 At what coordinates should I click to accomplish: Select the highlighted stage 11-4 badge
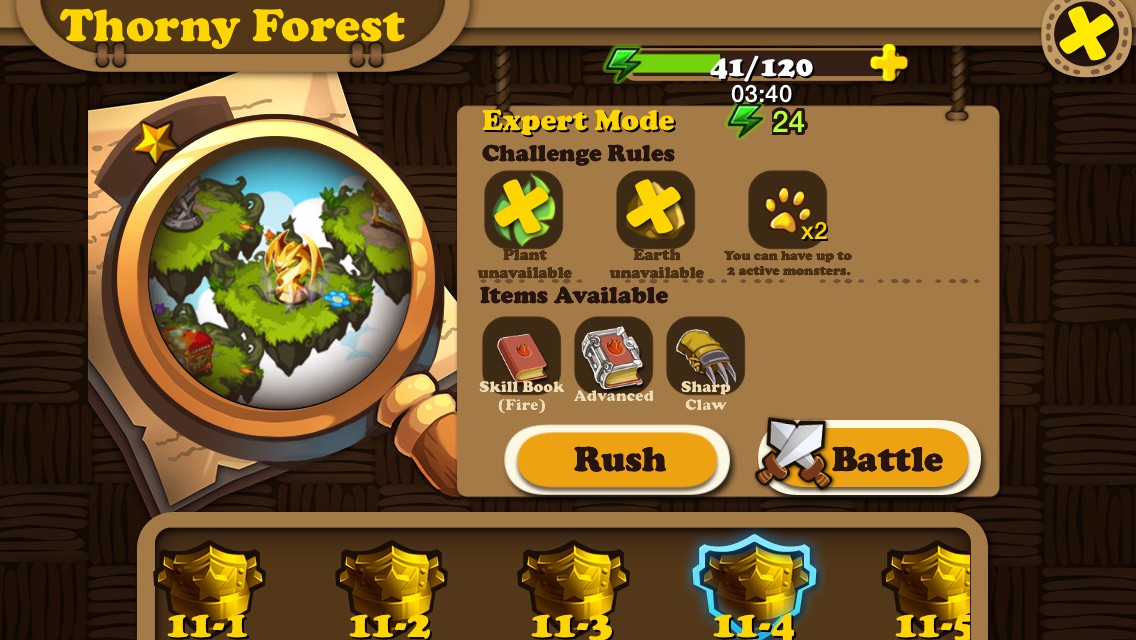tap(754, 590)
